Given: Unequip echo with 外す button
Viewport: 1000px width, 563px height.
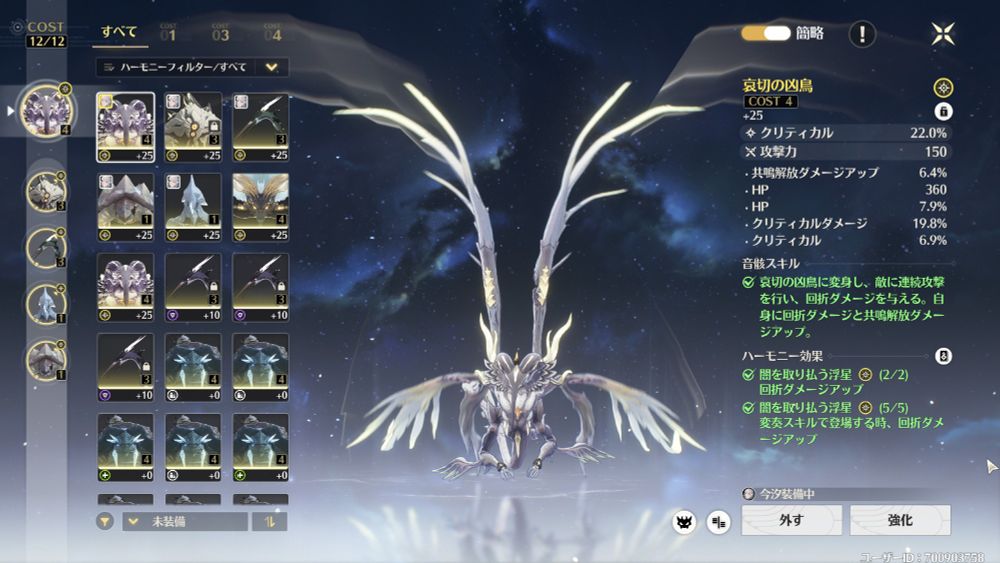Looking at the screenshot, I should (x=791, y=520).
